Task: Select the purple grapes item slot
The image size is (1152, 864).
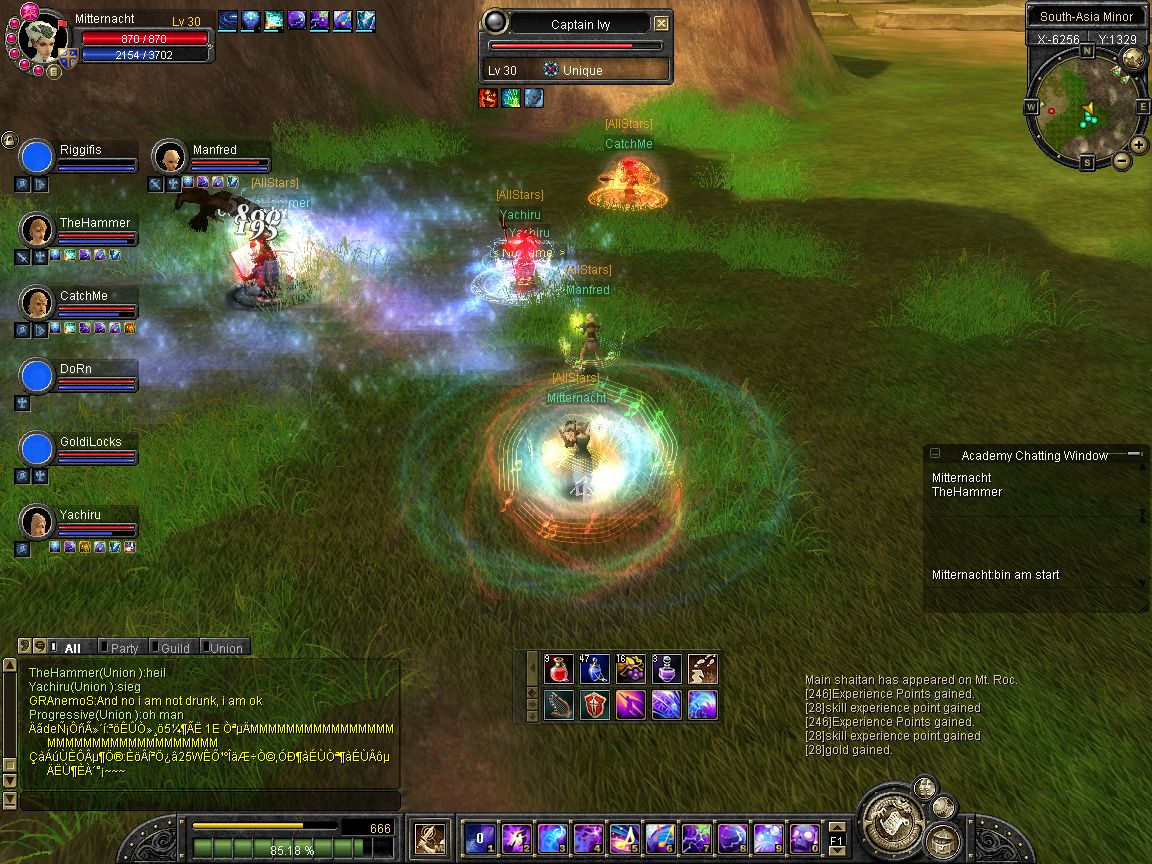Action: coord(630,669)
